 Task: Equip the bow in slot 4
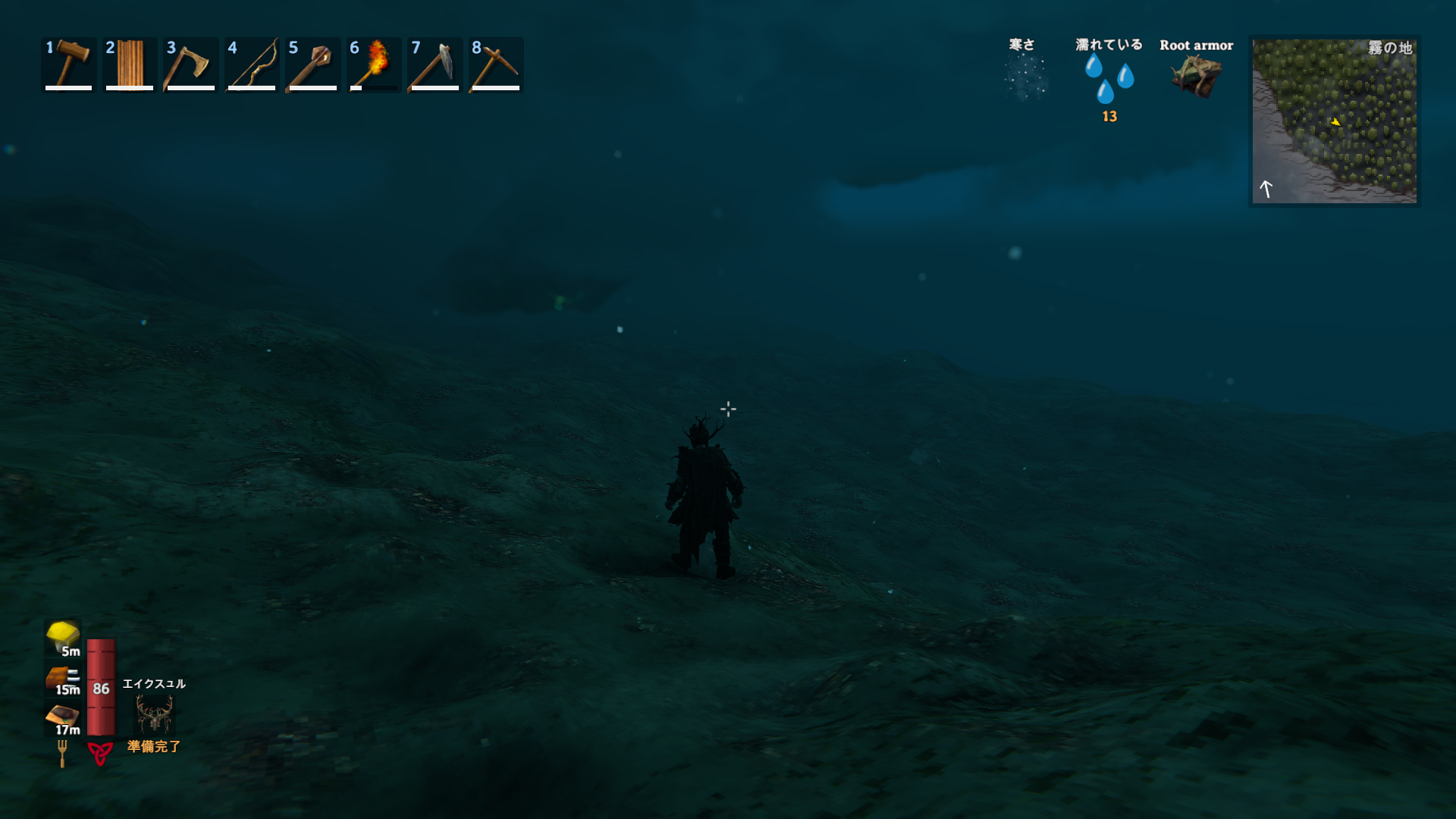click(252, 64)
